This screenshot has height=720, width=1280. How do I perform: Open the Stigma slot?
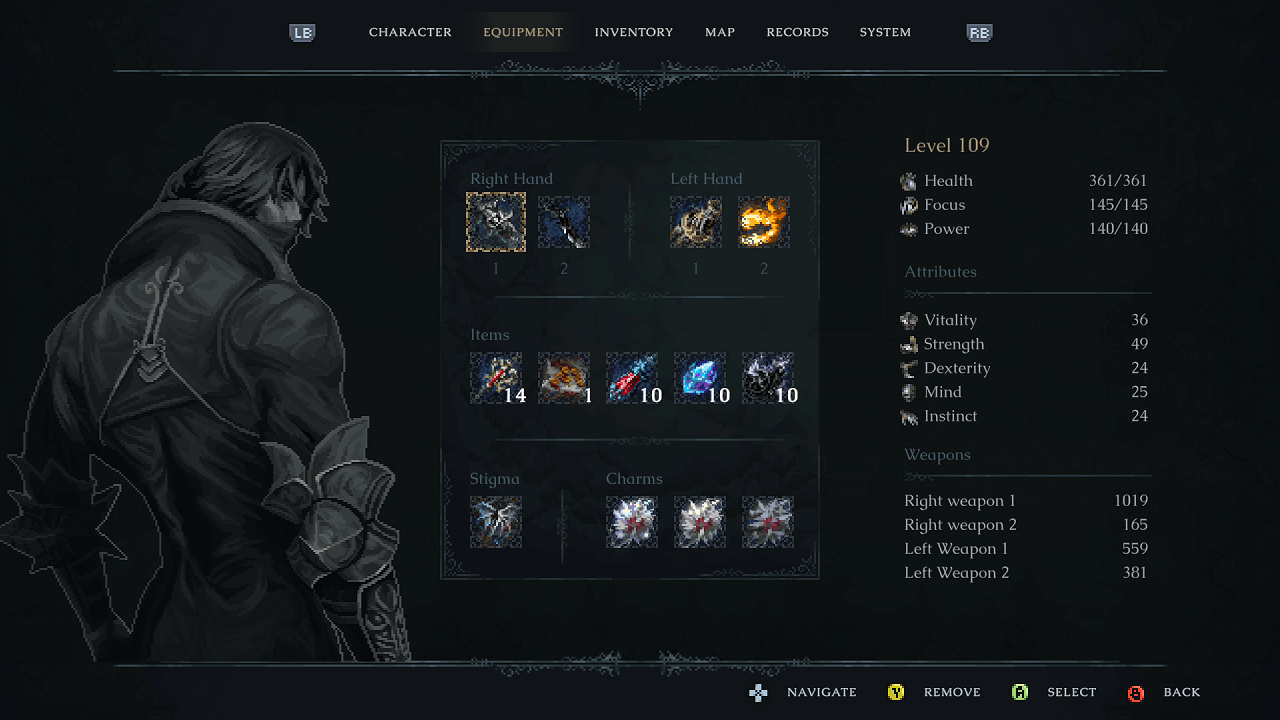point(496,522)
